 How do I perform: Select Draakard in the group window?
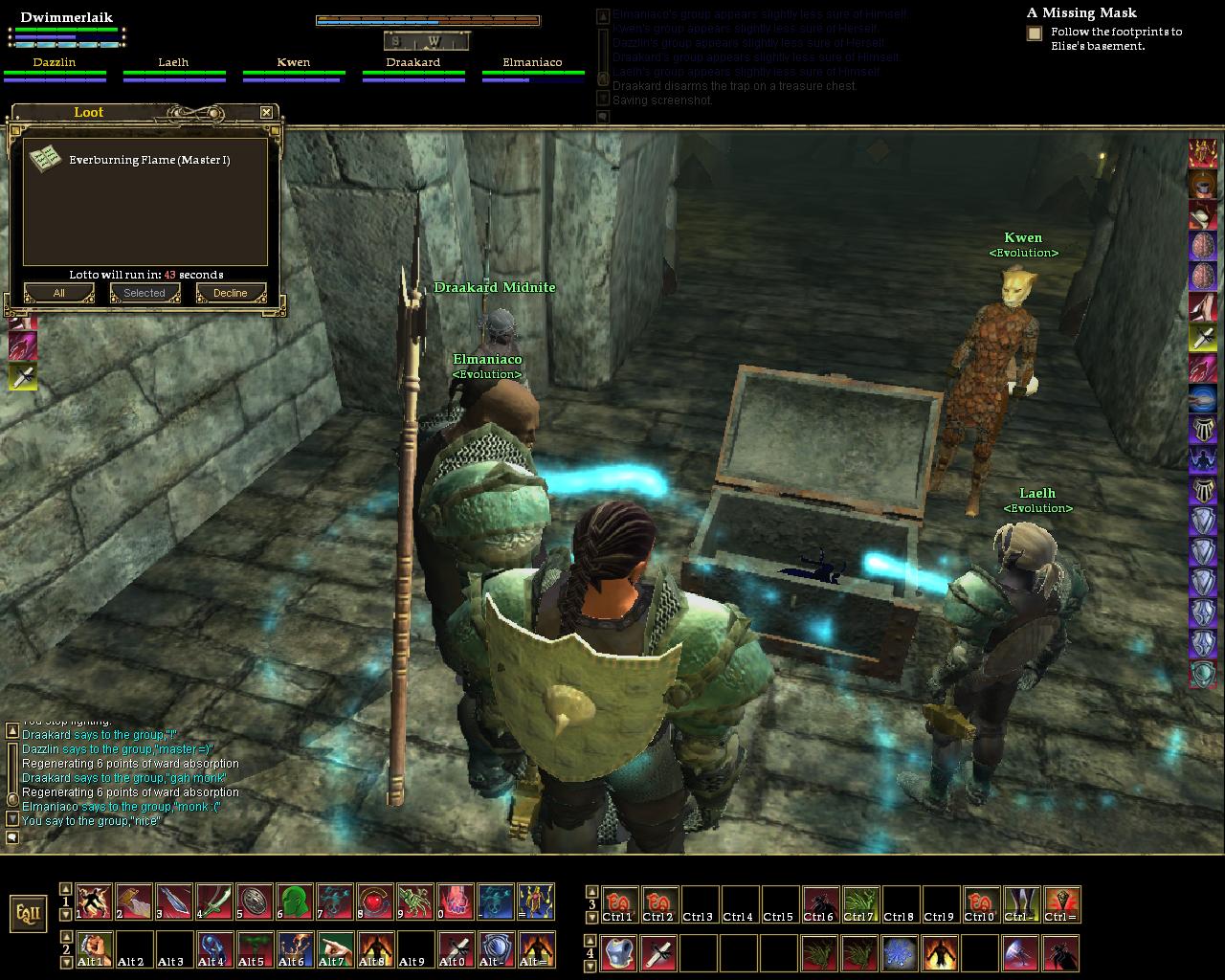click(x=413, y=63)
